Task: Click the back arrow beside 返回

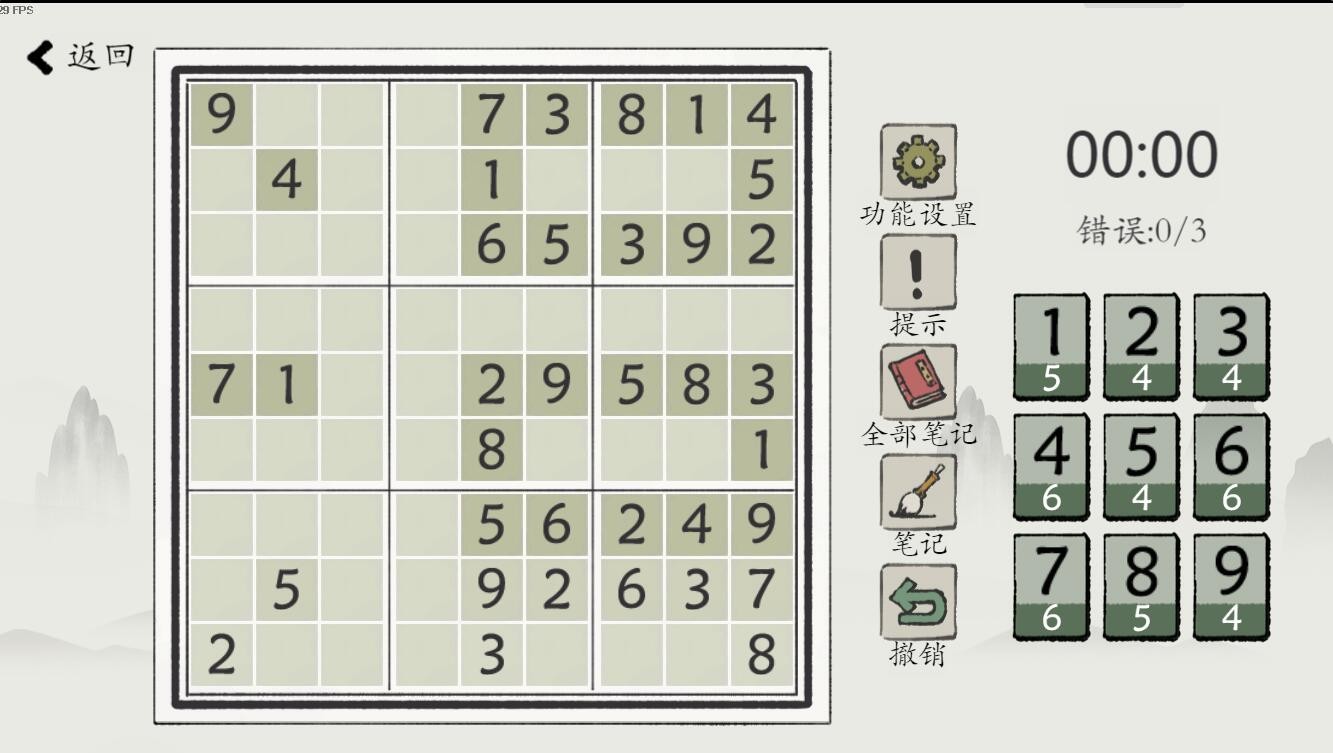Action: [38, 57]
